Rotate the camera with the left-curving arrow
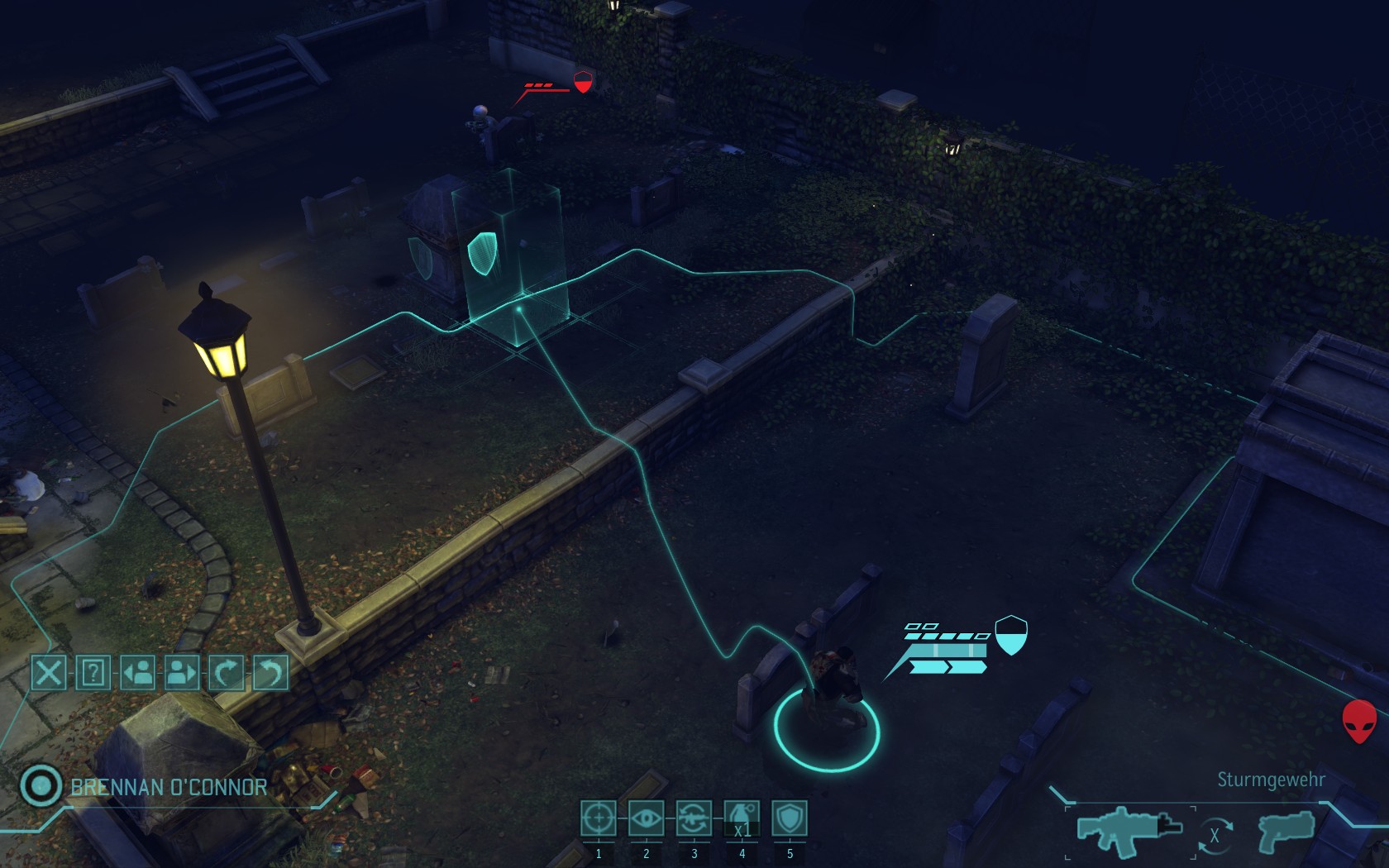Screen dimensions: 1389x868 coord(270,673)
